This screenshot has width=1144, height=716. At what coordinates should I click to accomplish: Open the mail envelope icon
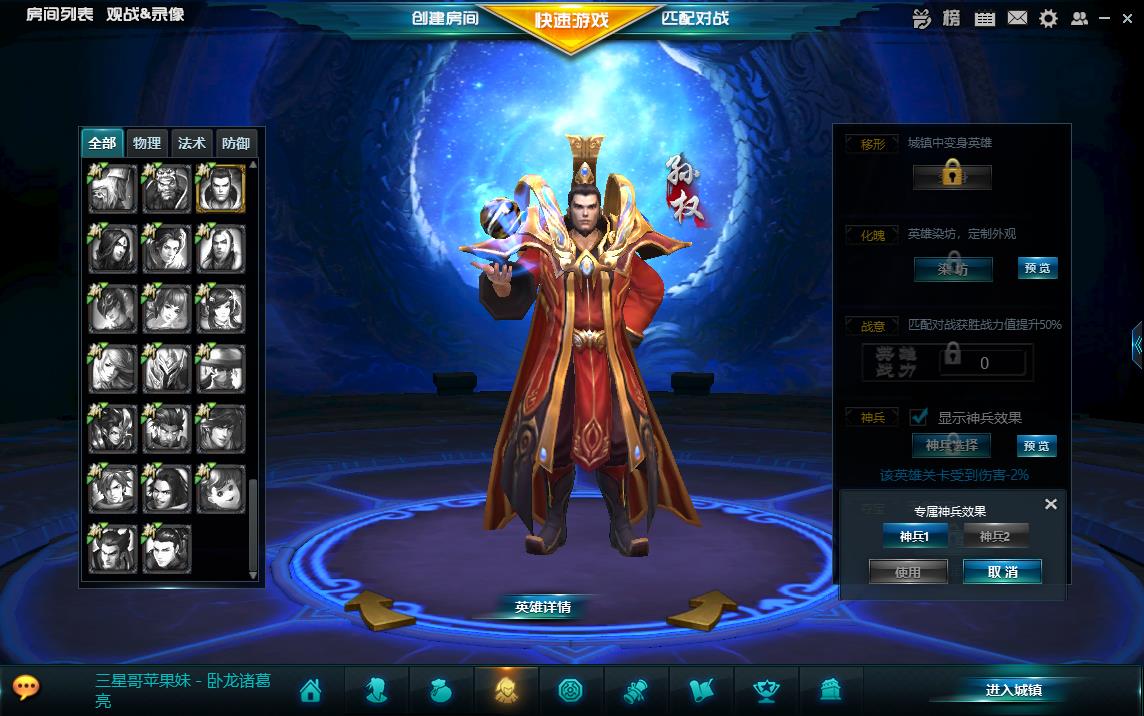coord(1017,18)
